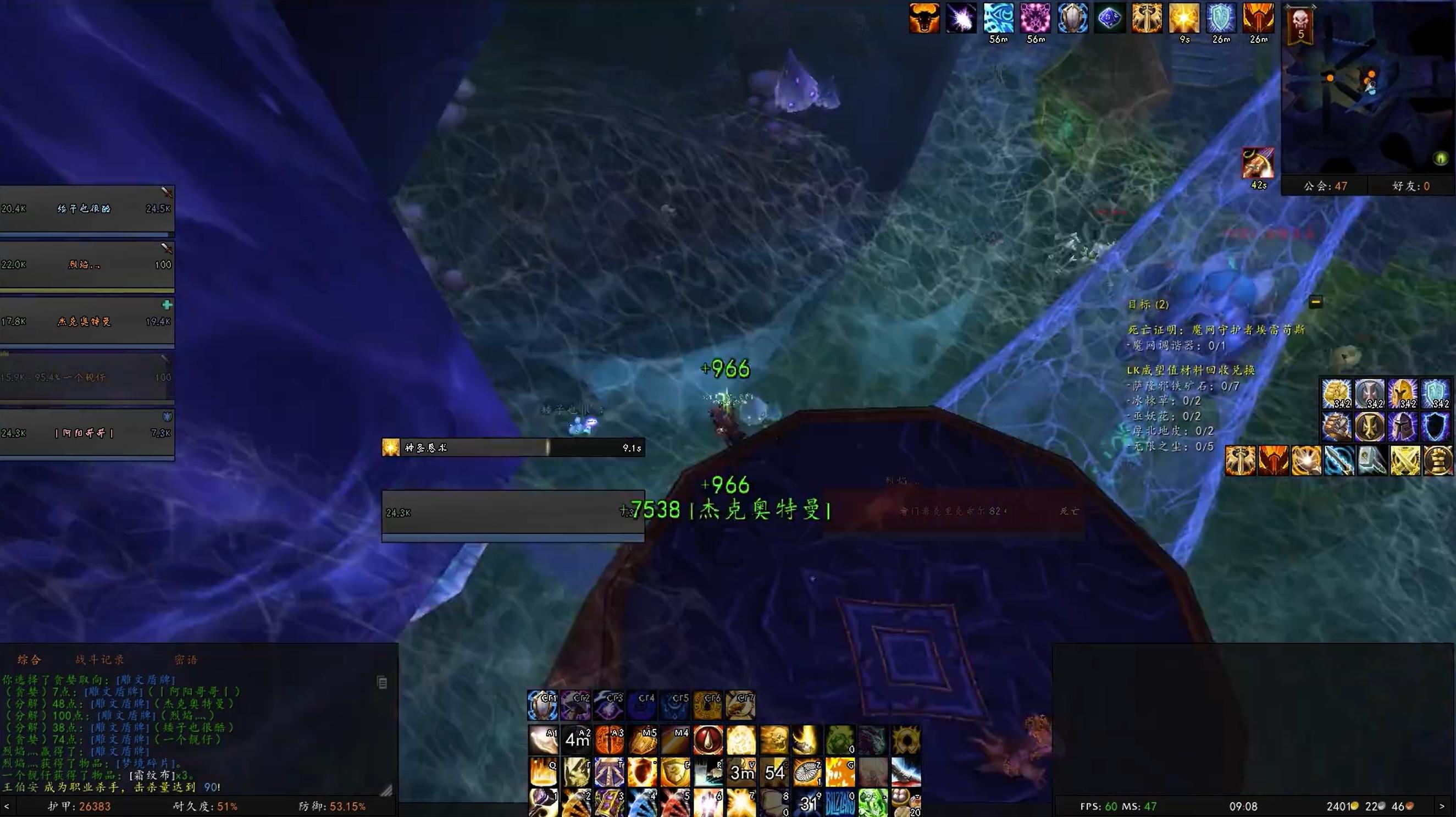Open the 好友 friends list
The image size is (1456, 817).
coord(1411,186)
